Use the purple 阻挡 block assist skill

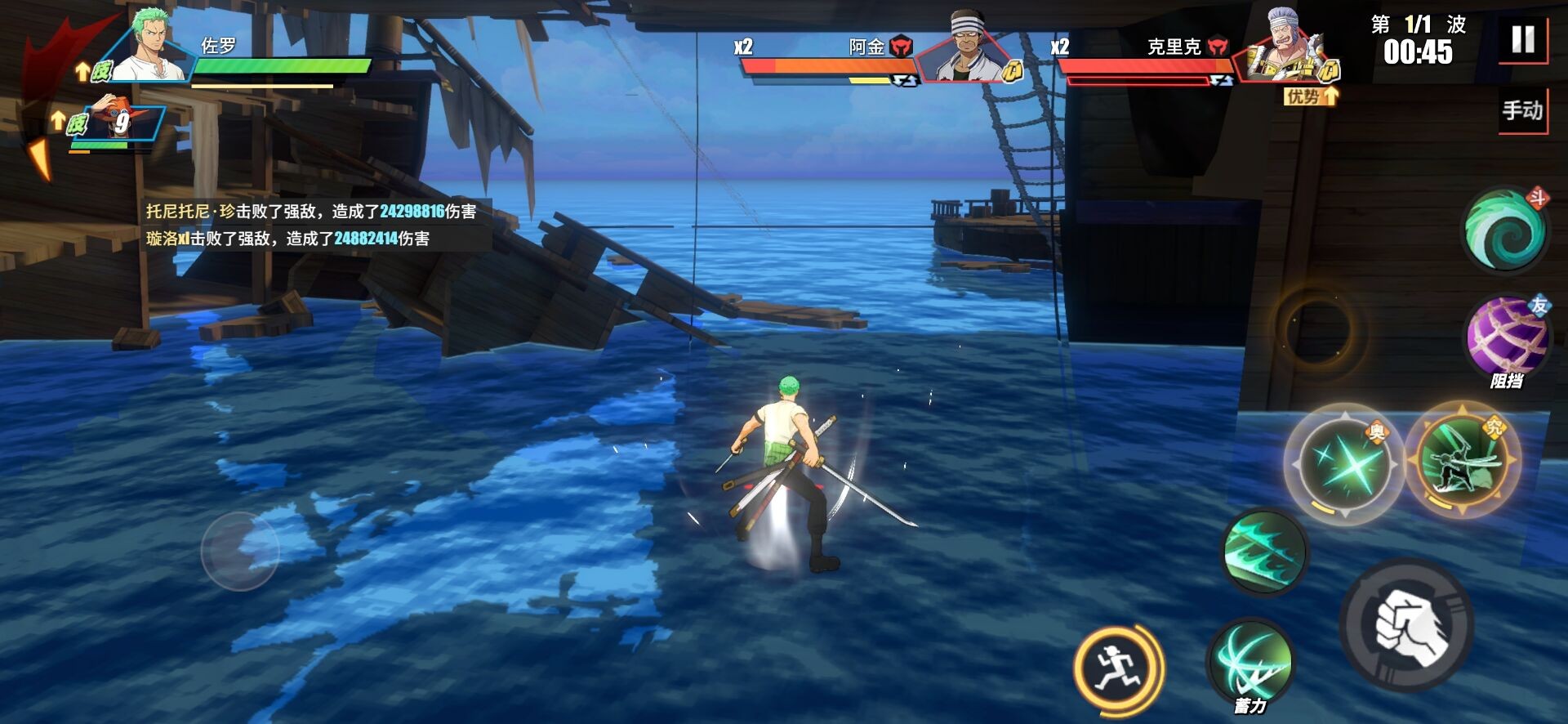1508,337
